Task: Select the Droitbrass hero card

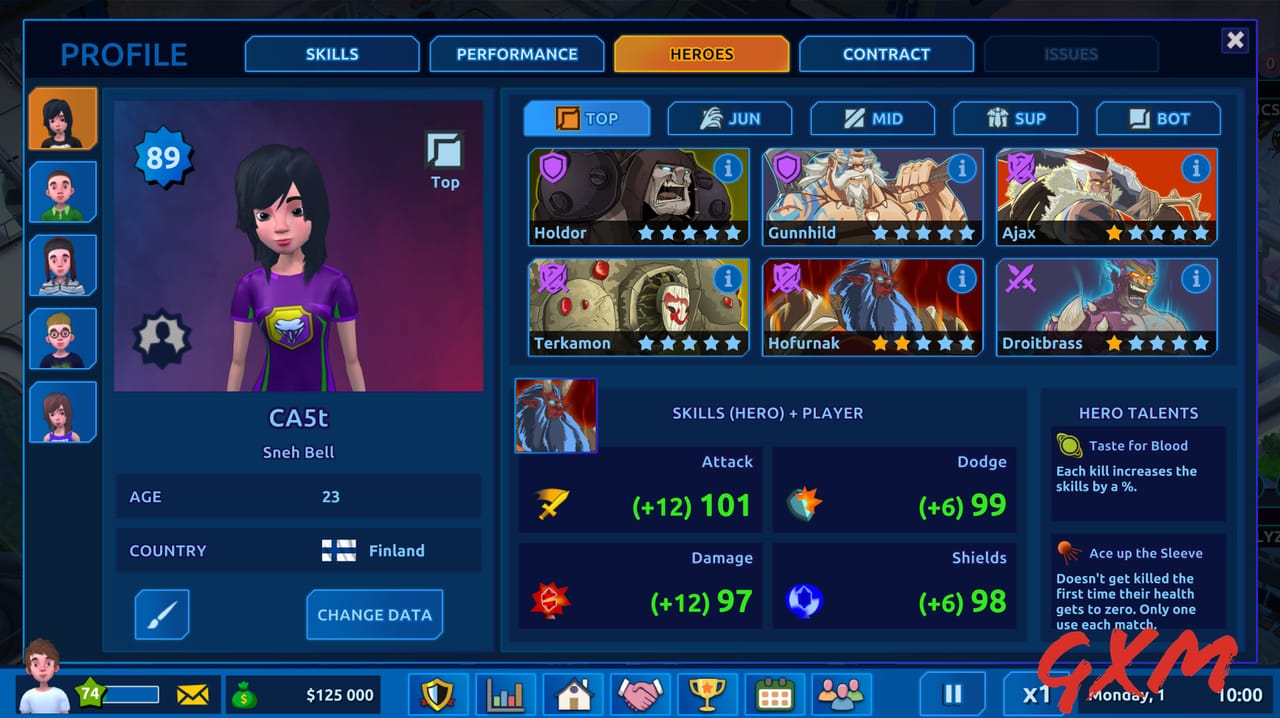Action: click(x=1106, y=307)
